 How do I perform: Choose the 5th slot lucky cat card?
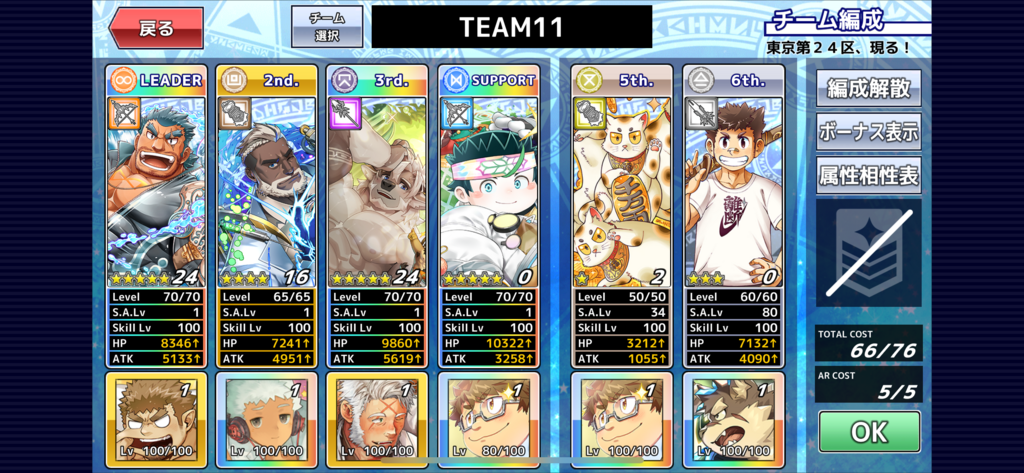point(622,190)
